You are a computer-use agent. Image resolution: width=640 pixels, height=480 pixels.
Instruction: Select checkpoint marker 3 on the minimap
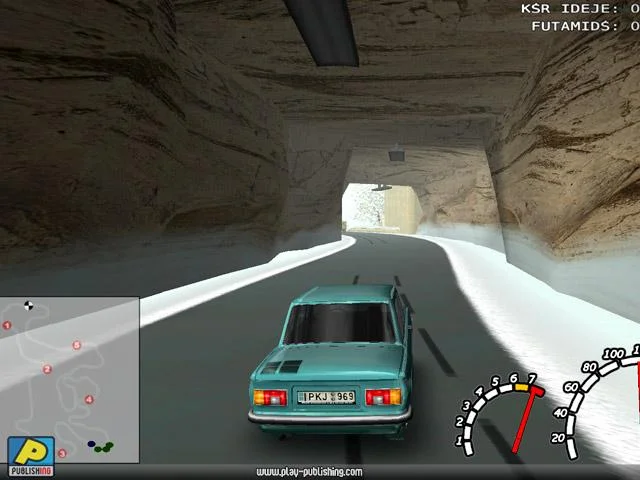tap(62, 453)
